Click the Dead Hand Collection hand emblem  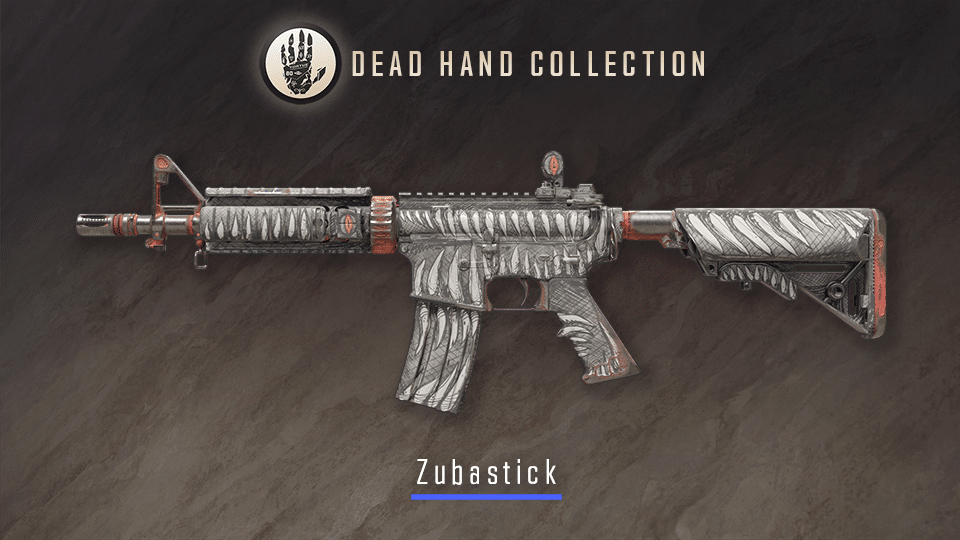299,65
